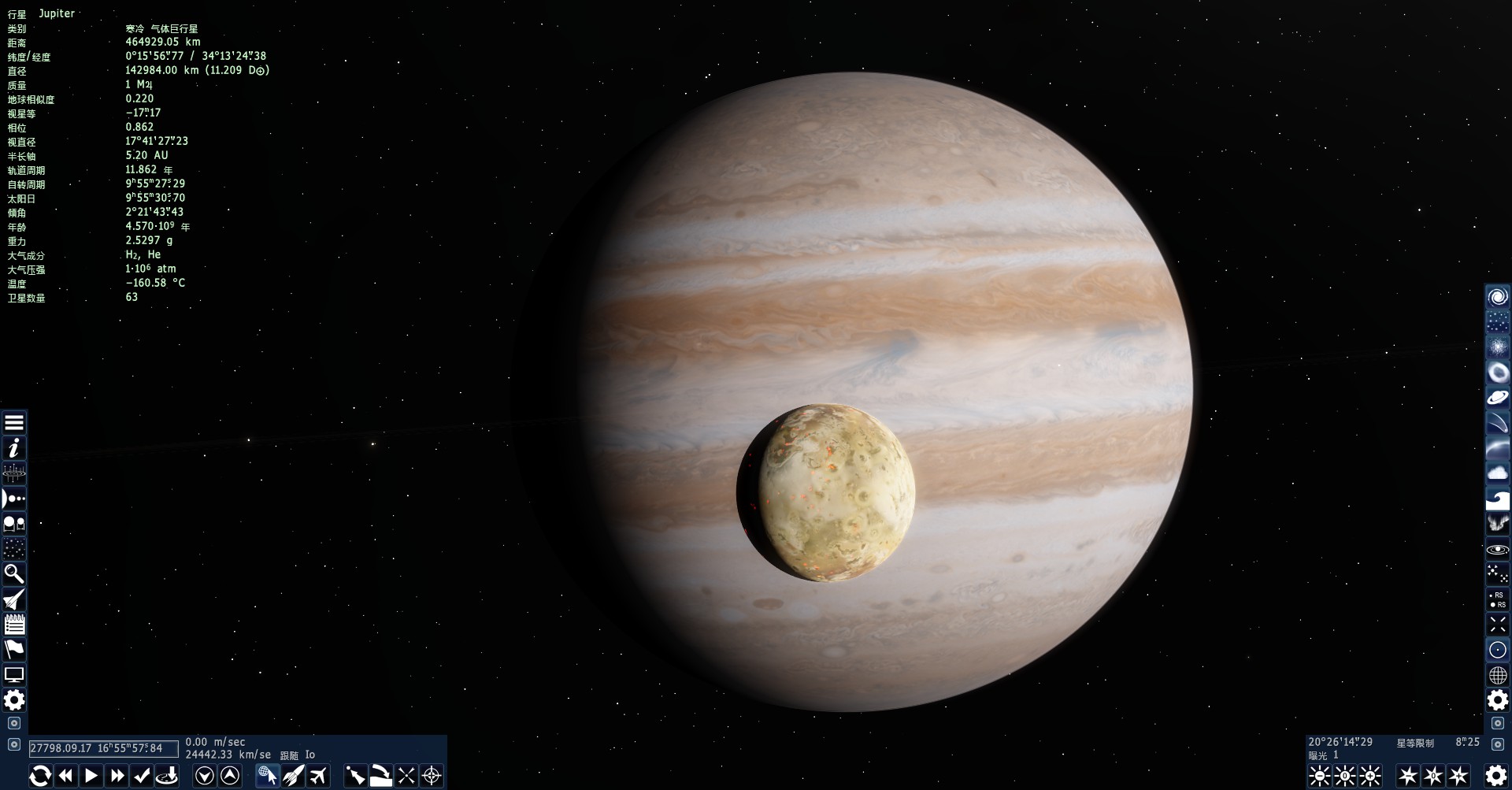Screen dimensions: 1512x790
Task: Toggle galaxies with the spiral galaxy icon
Action: [1497, 297]
